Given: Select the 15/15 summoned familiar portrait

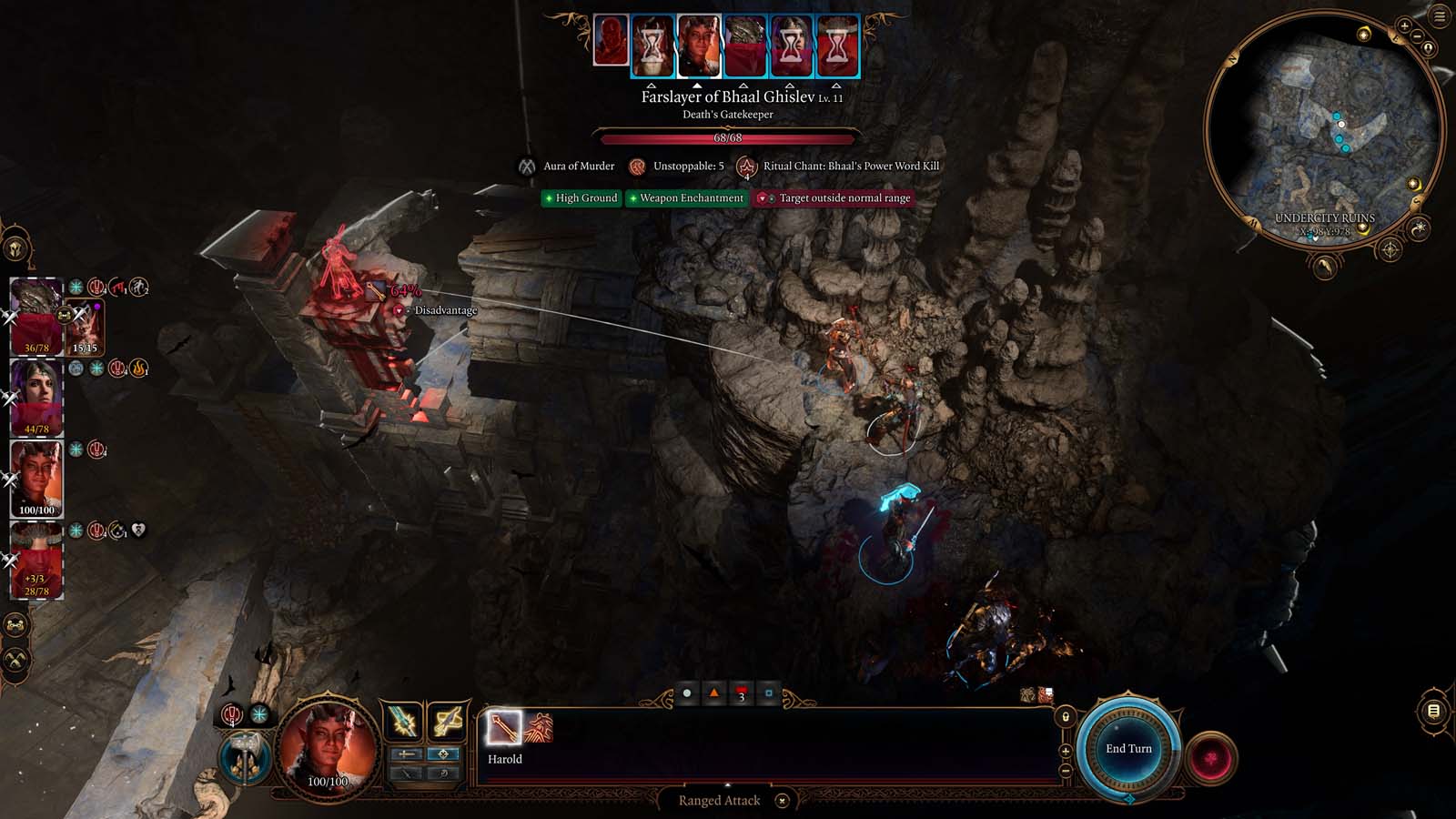Looking at the screenshot, I should point(86,326).
